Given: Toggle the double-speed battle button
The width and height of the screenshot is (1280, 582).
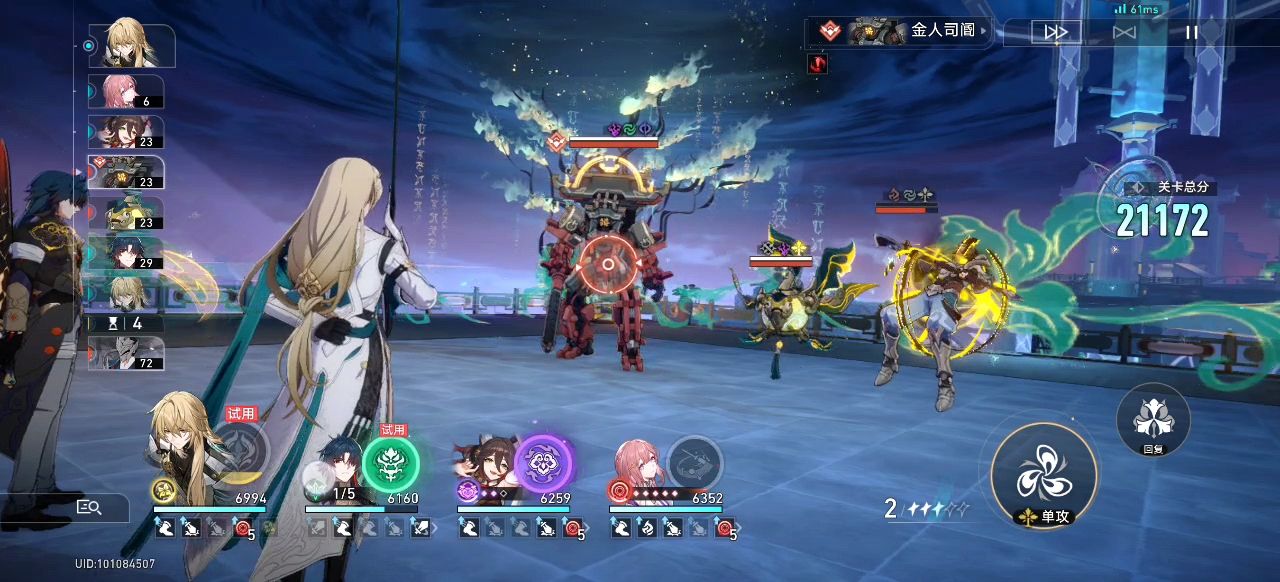Looking at the screenshot, I should pyautogui.click(x=1056, y=32).
